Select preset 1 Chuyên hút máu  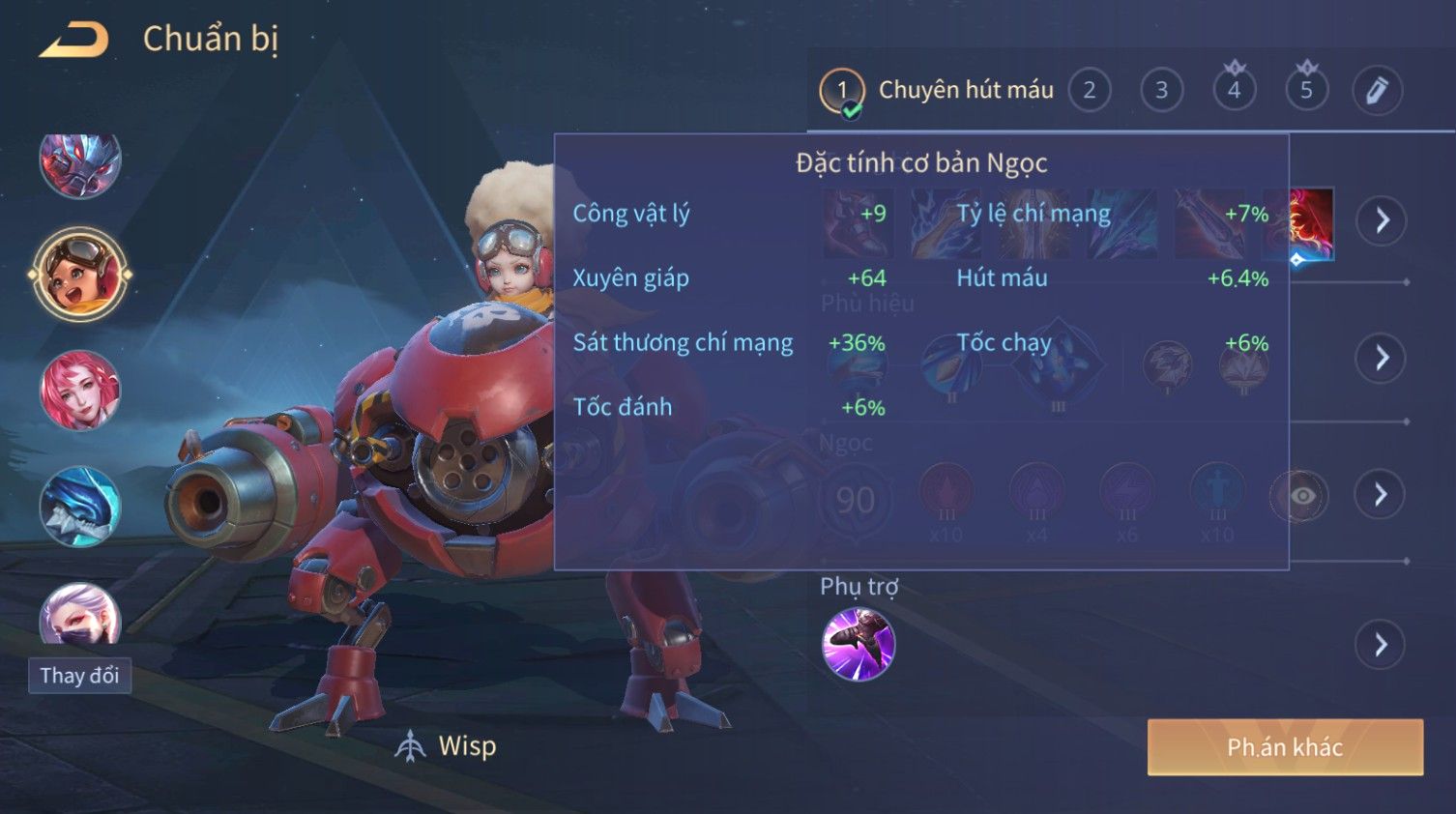coord(936,91)
